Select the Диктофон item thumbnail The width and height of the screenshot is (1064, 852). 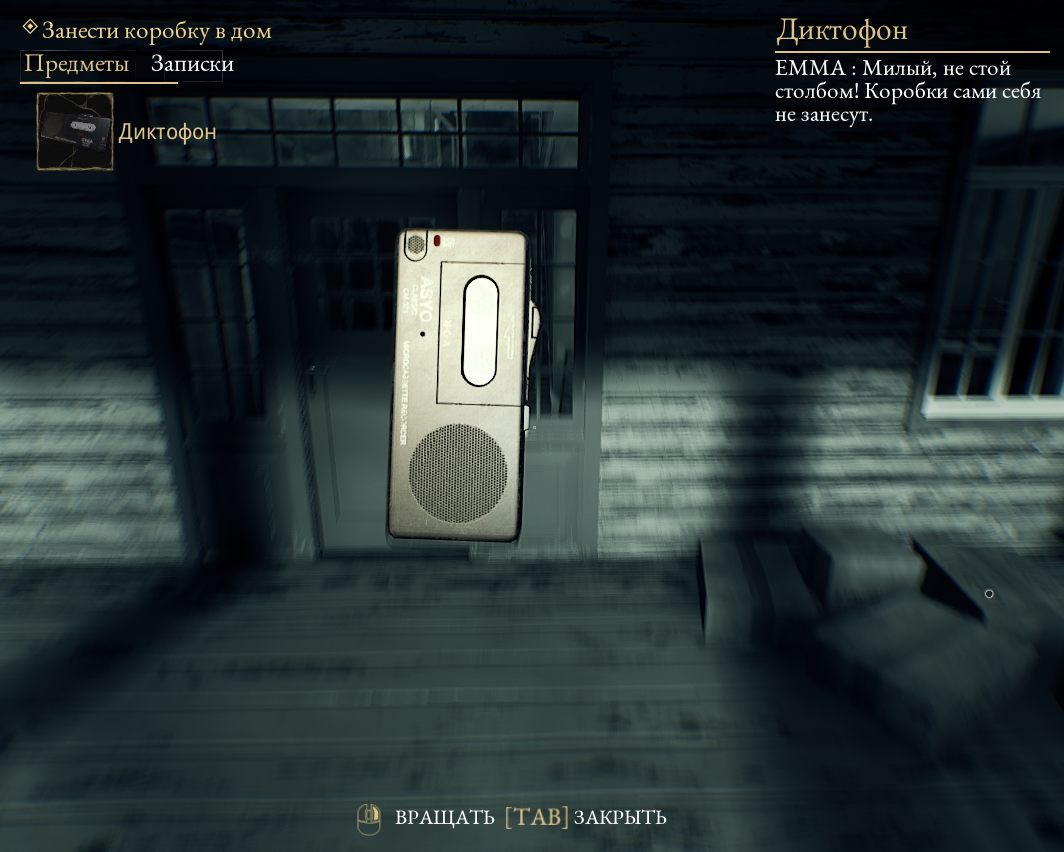click(75, 131)
